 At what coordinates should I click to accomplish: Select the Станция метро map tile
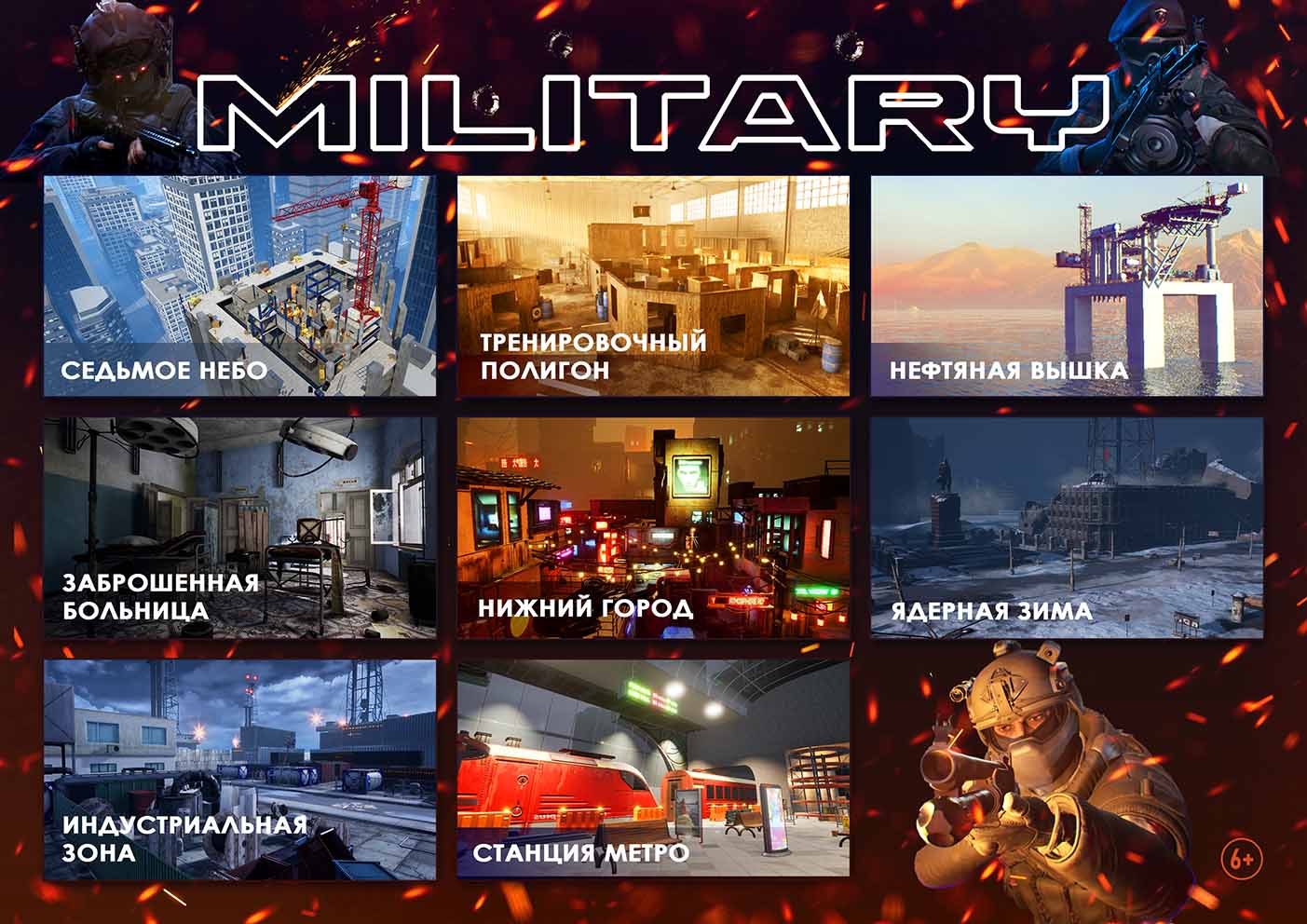pos(653,769)
